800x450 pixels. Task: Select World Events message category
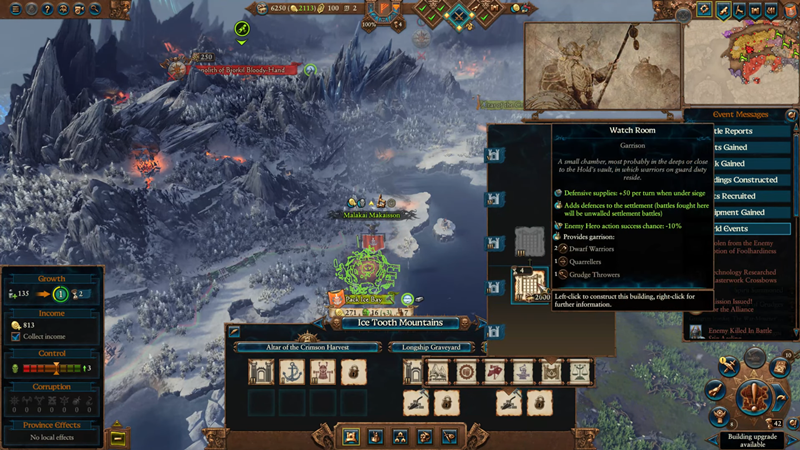tap(750, 229)
